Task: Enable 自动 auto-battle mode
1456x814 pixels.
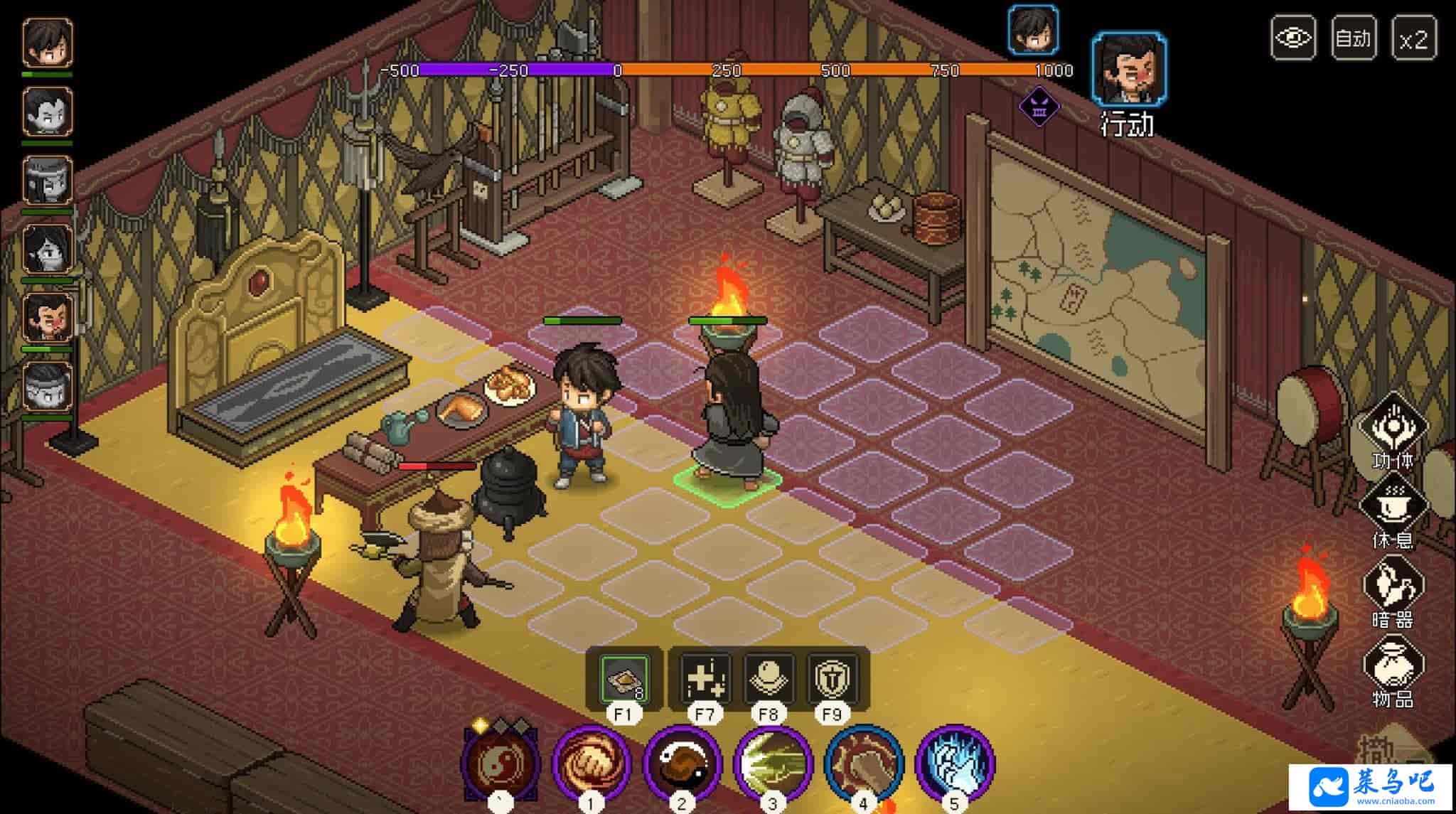Action: click(x=1353, y=38)
